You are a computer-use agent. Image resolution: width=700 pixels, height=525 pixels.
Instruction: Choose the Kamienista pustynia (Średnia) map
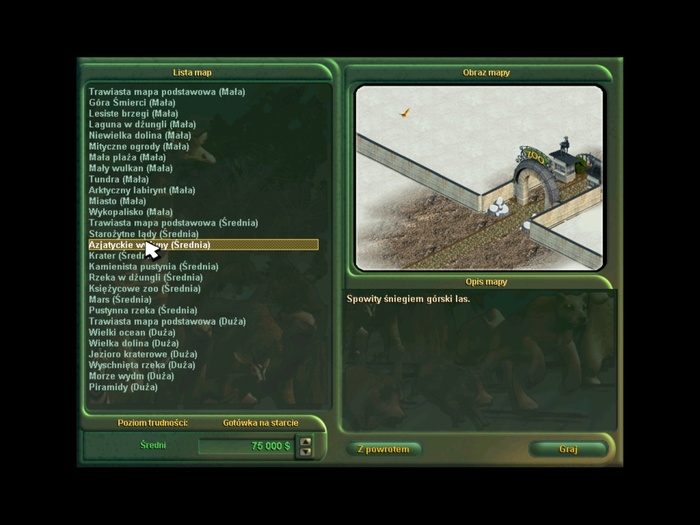click(153, 267)
